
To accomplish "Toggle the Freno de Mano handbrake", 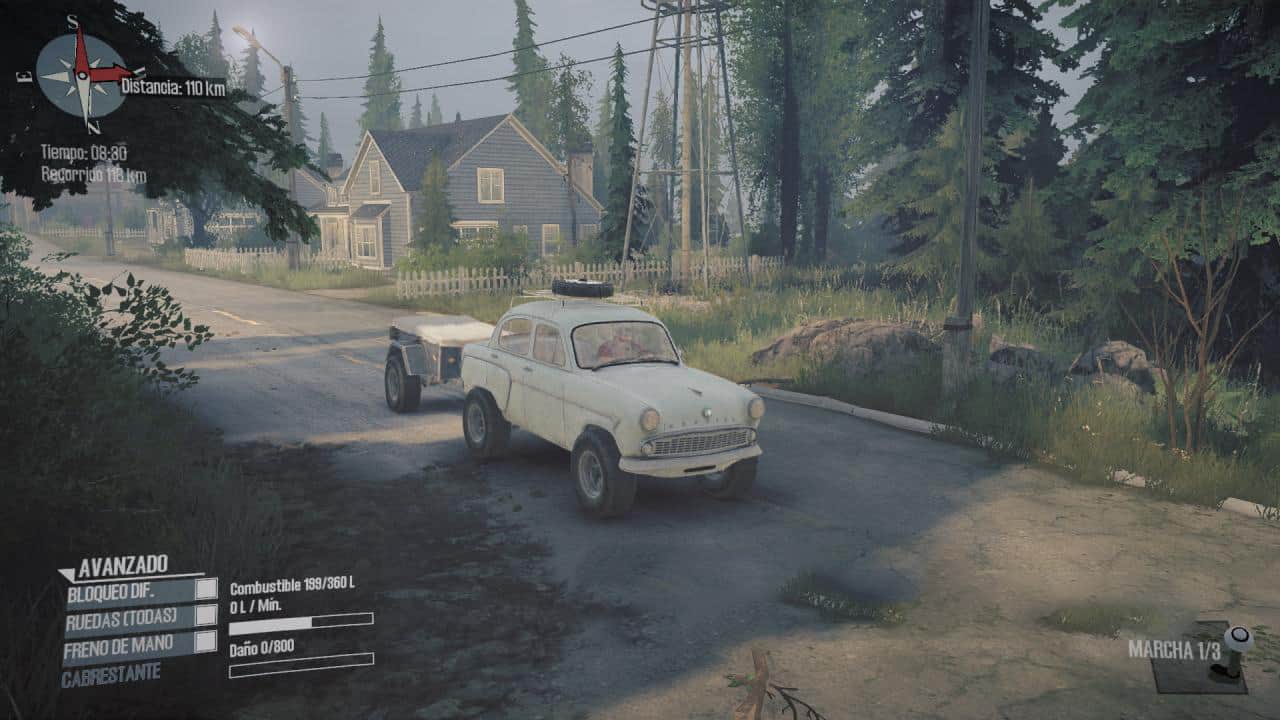I will click(x=205, y=642).
